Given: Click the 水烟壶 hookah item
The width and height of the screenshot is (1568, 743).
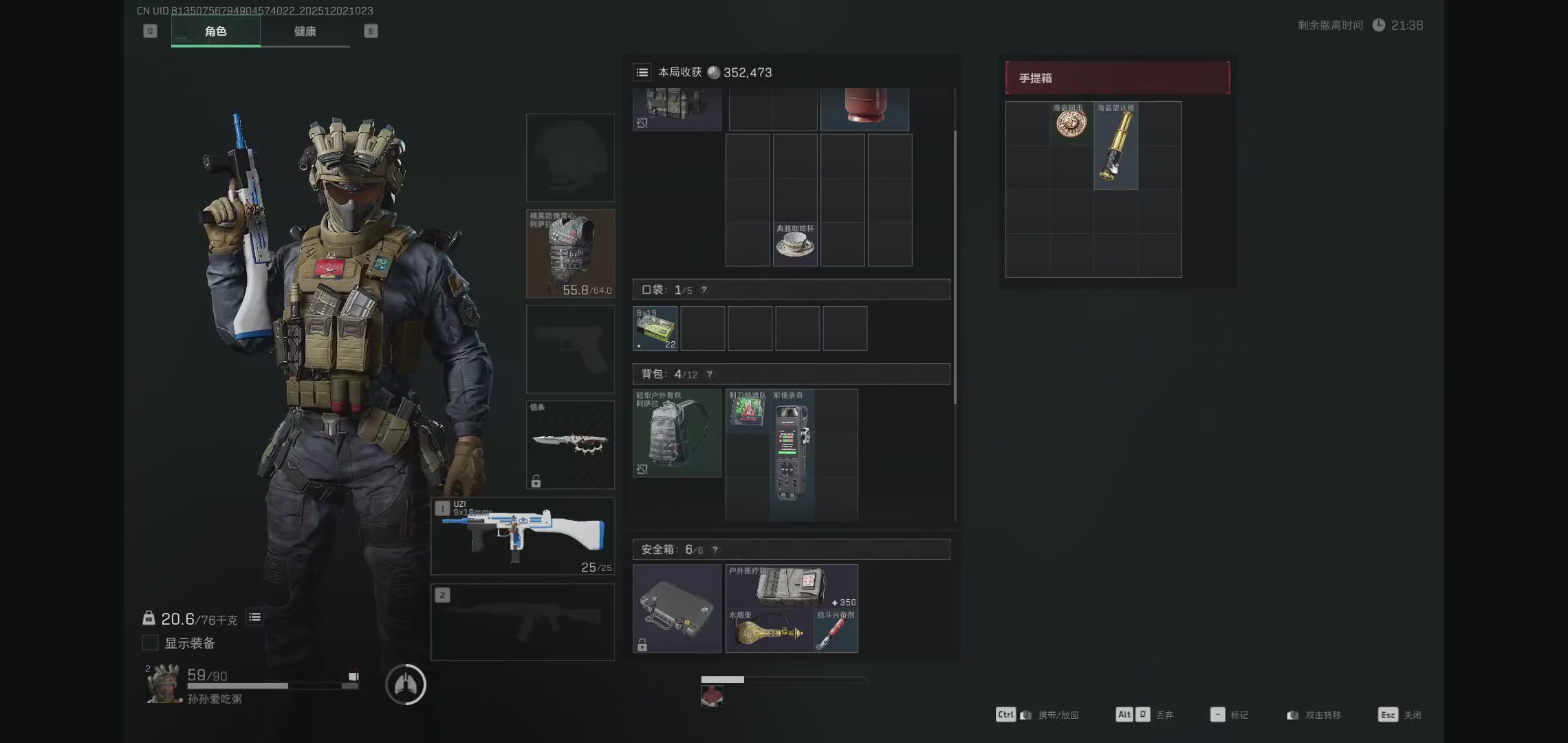Looking at the screenshot, I should tap(769, 631).
